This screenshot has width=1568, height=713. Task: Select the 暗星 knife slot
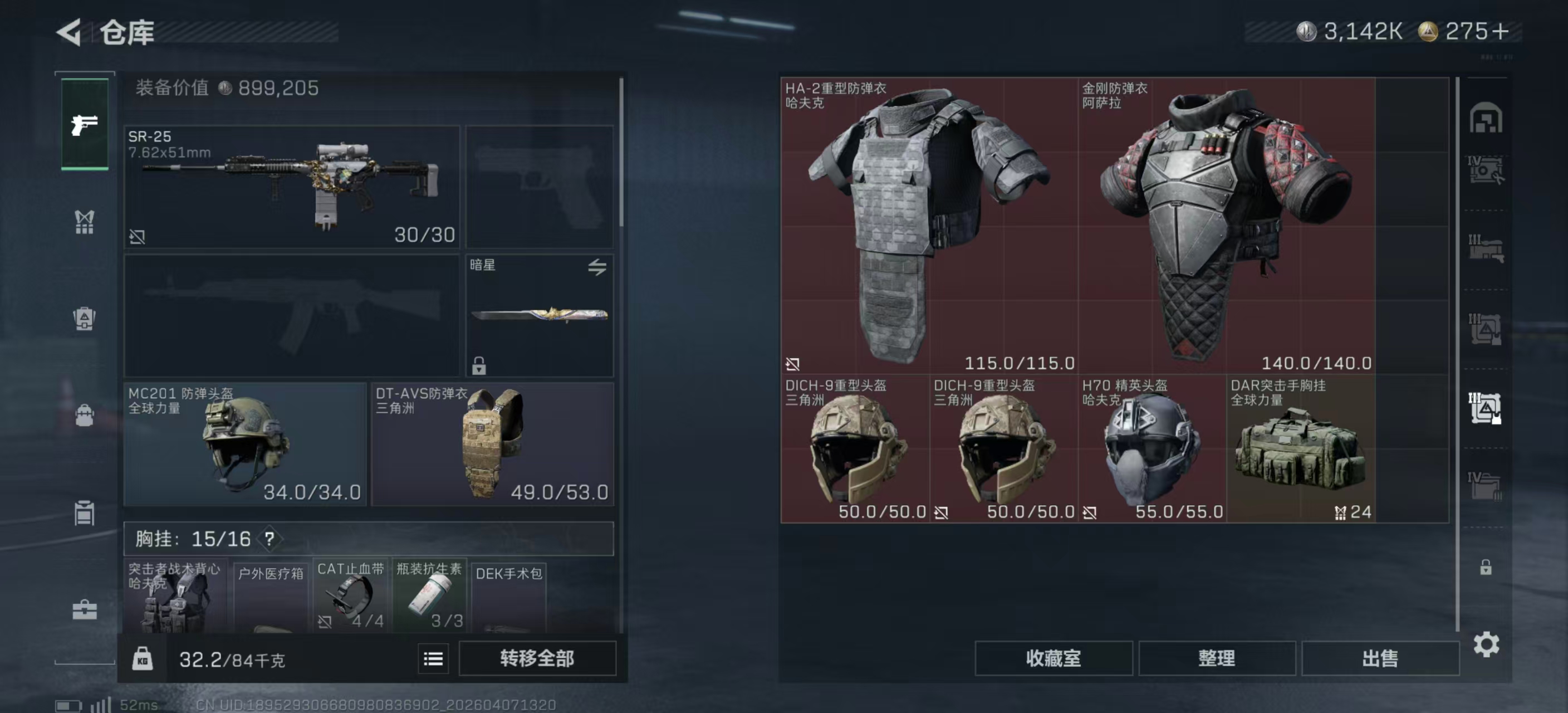click(540, 315)
